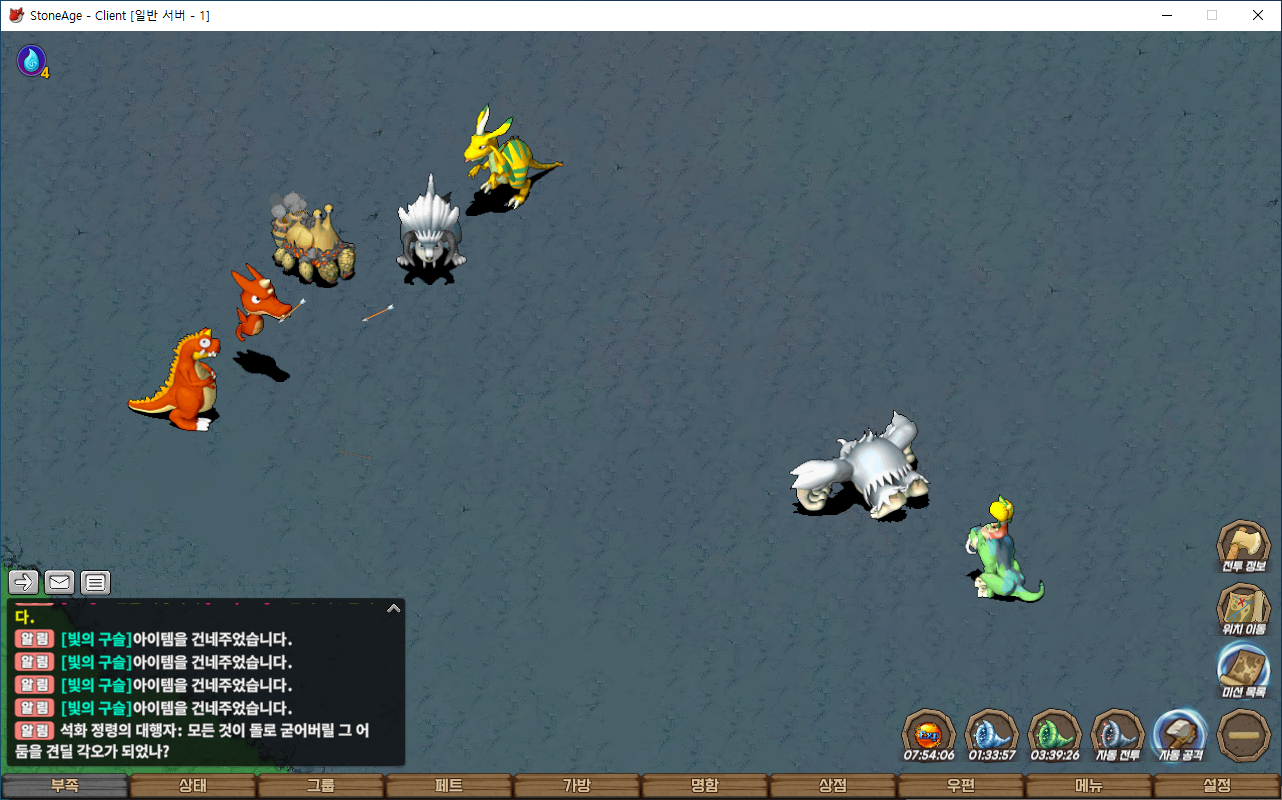Screen dimensions: 1282x800
Task: Click the envelope button above chat
Action: click(60, 582)
